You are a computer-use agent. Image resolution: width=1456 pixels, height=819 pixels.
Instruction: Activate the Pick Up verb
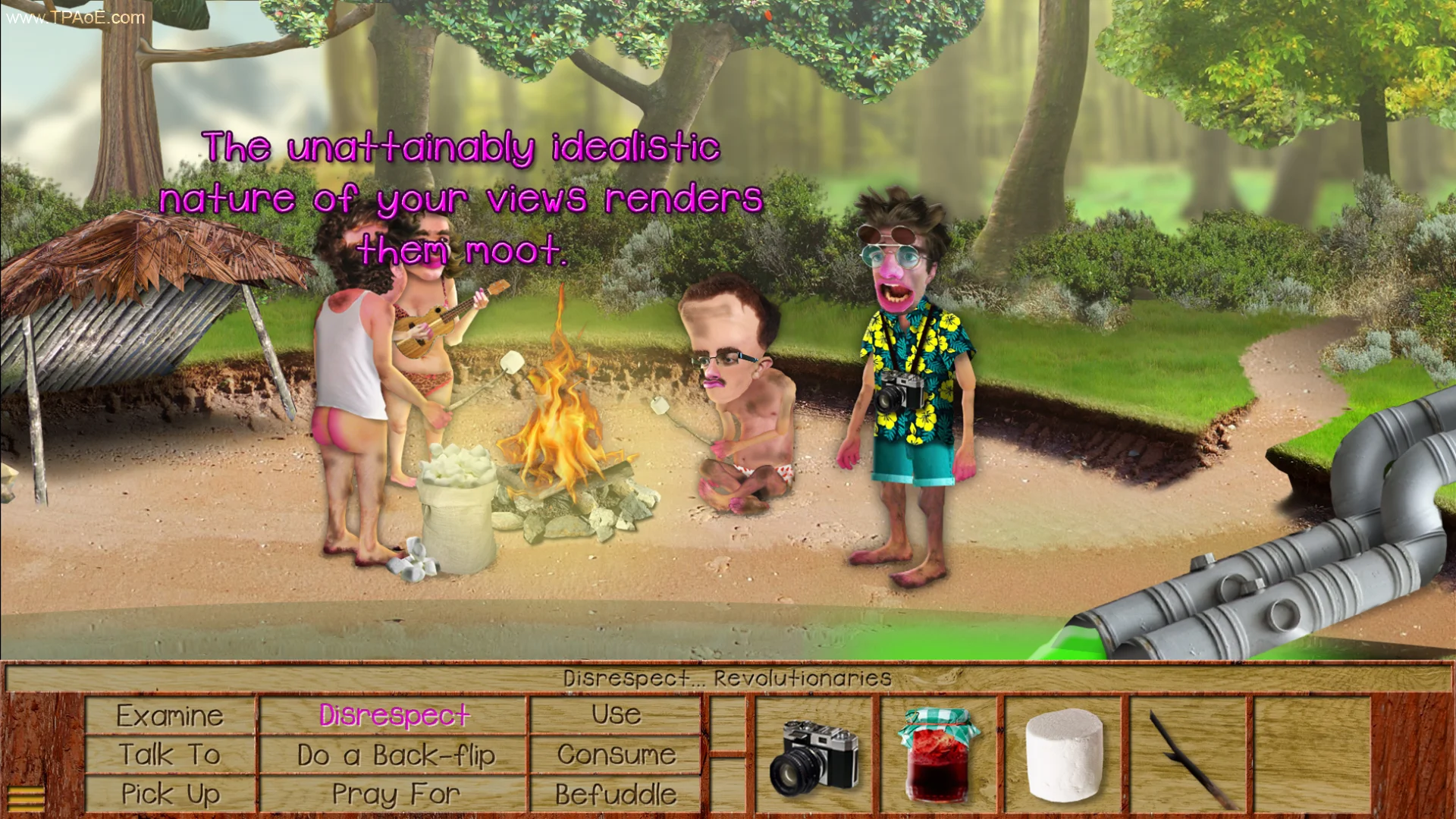tap(170, 794)
